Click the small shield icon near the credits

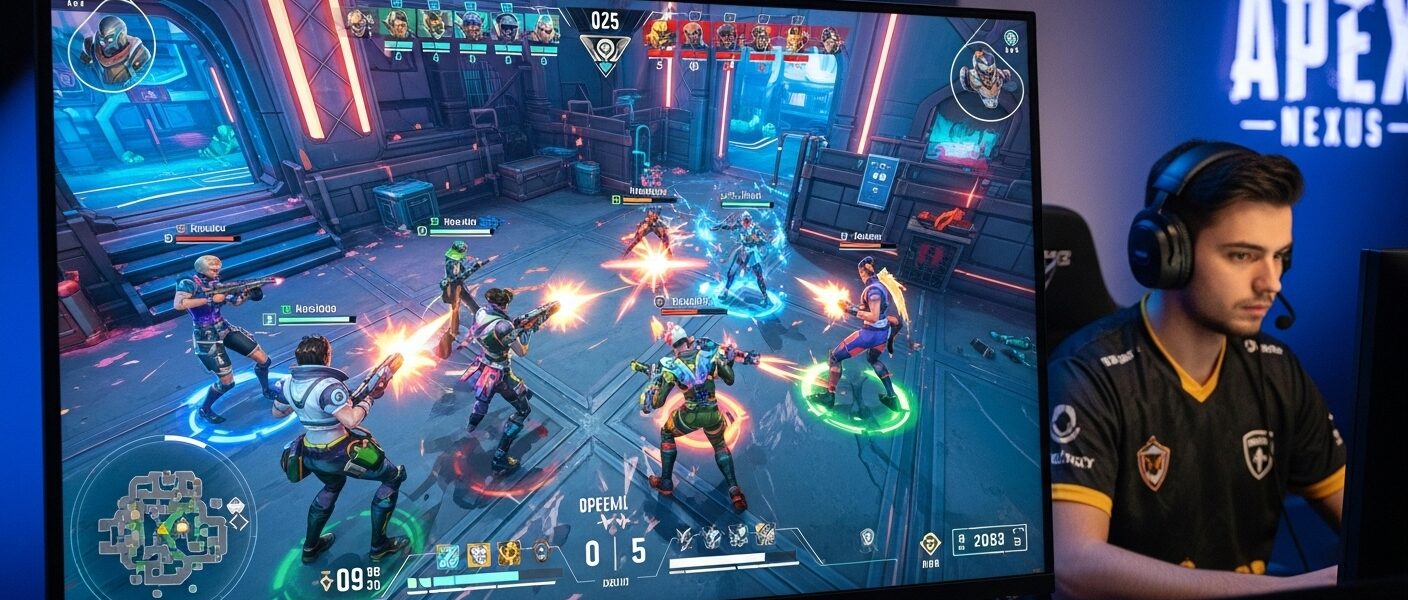pyautogui.click(x=867, y=537)
